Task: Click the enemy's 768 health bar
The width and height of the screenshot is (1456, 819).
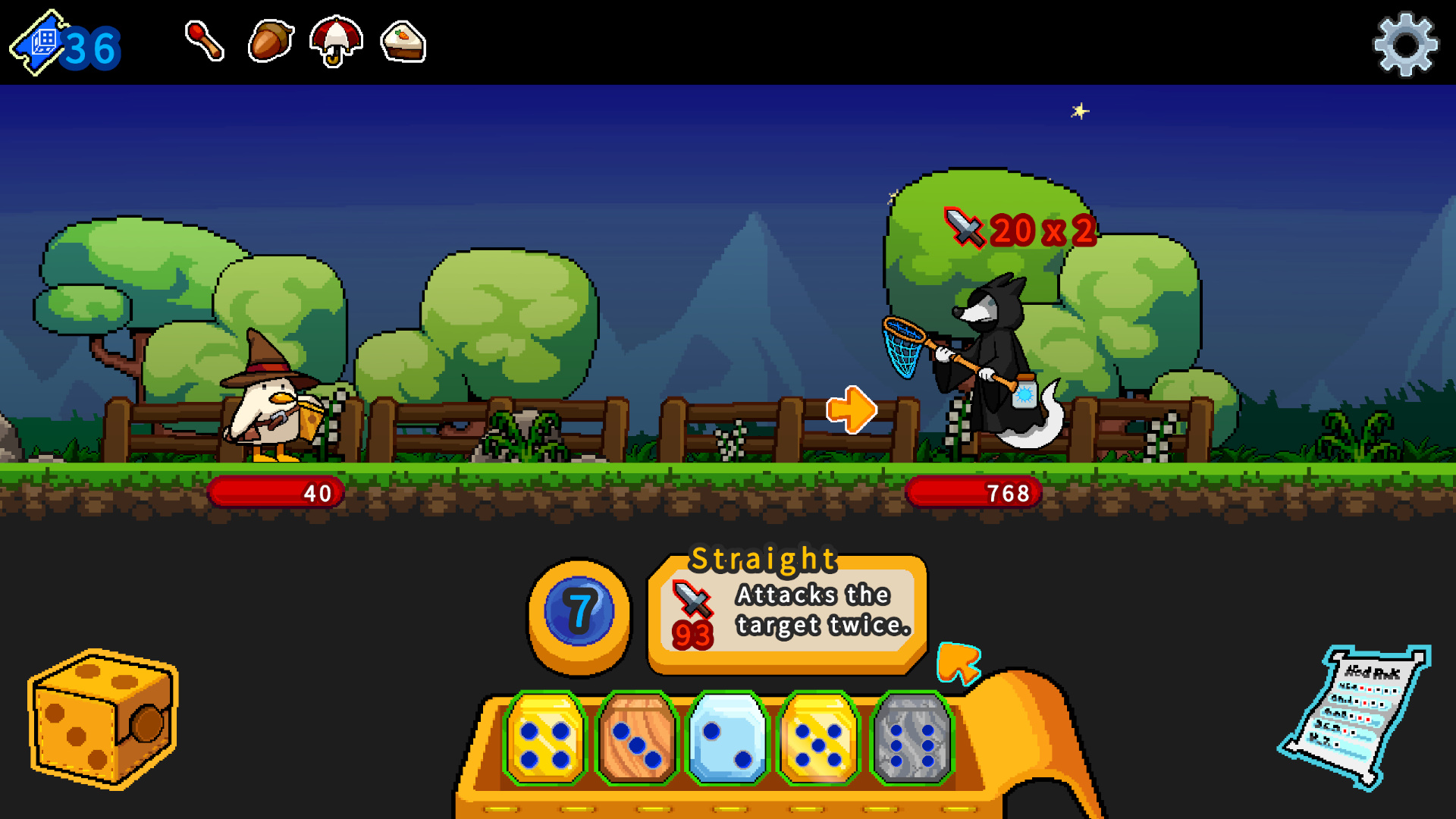Action: point(973,492)
